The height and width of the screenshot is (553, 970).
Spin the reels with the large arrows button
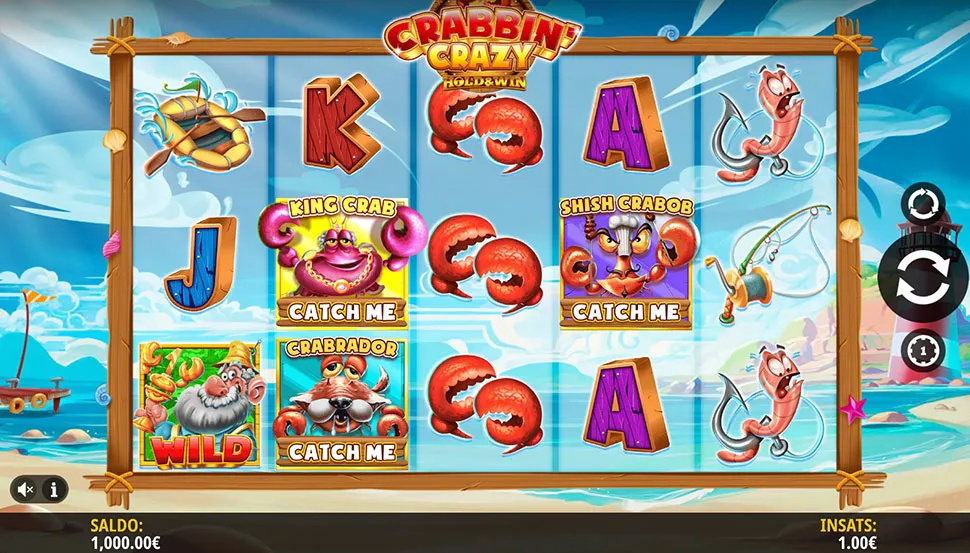(922, 279)
